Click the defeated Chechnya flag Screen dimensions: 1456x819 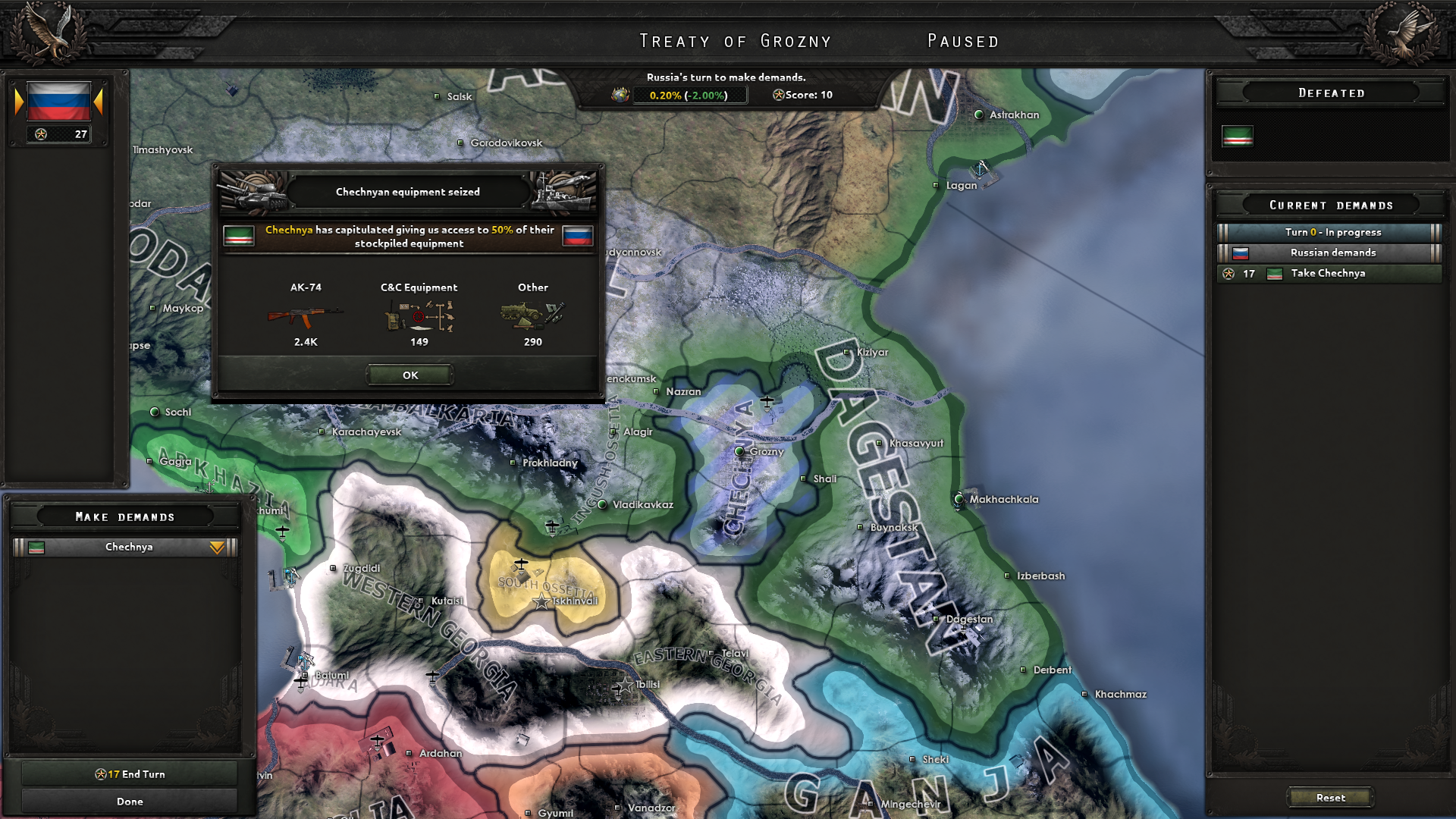coord(1237,136)
